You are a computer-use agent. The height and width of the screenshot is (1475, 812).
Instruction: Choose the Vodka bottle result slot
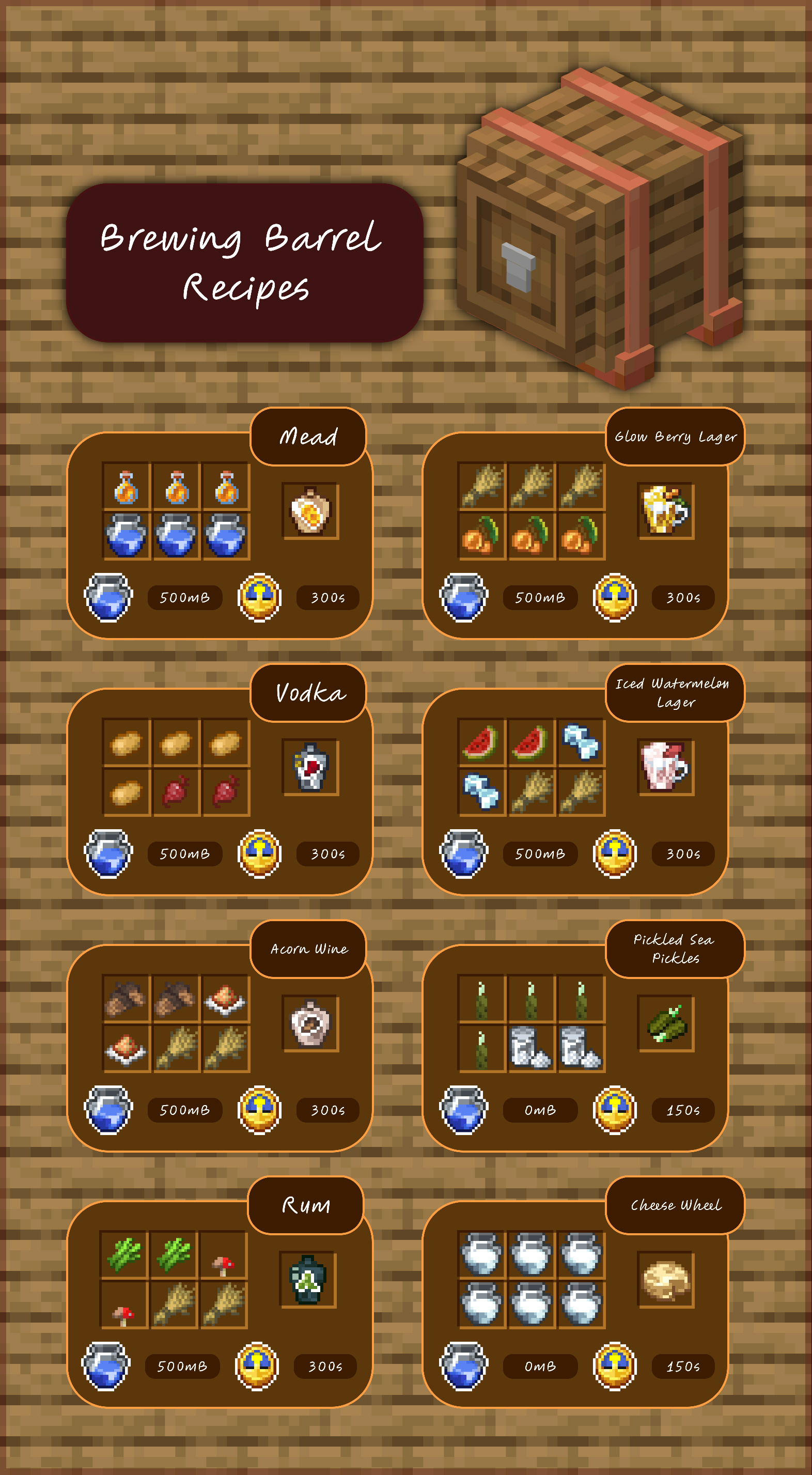(x=310, y=767)
